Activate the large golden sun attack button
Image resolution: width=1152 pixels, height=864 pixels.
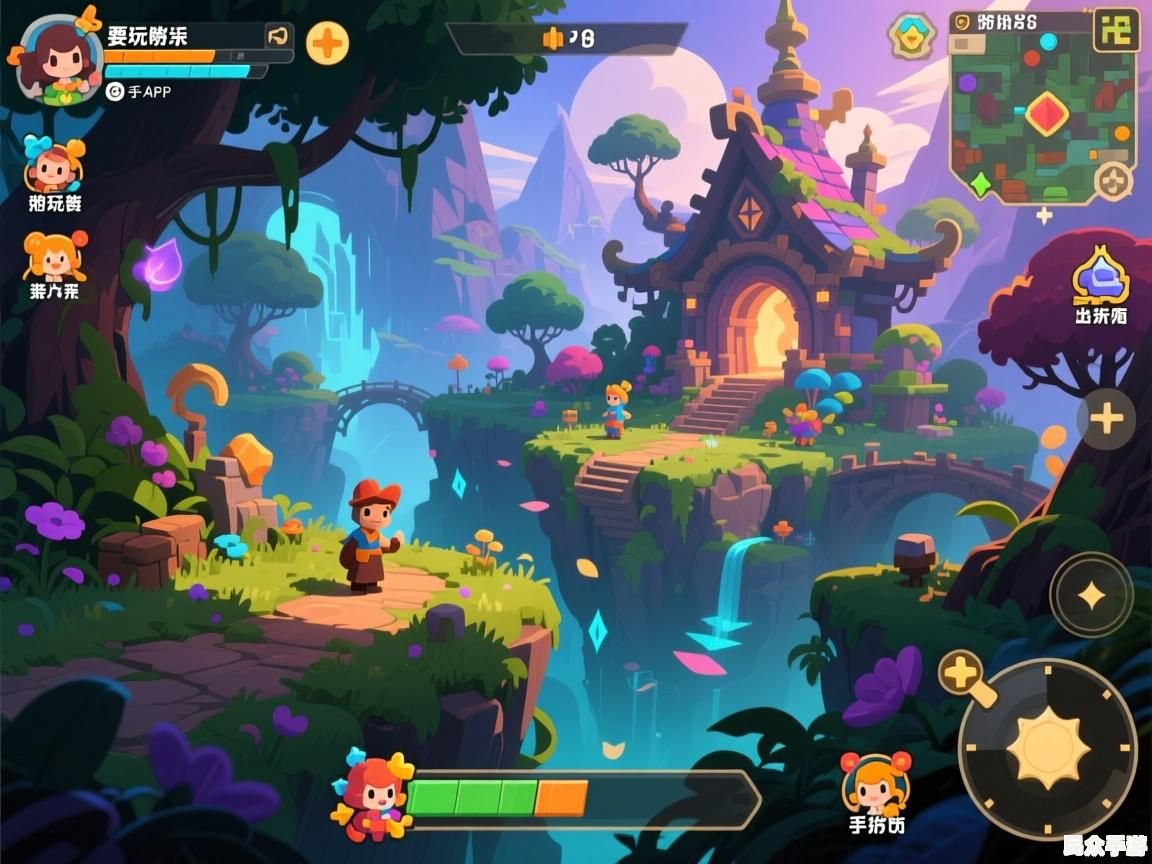click(x=1047, y=748)
